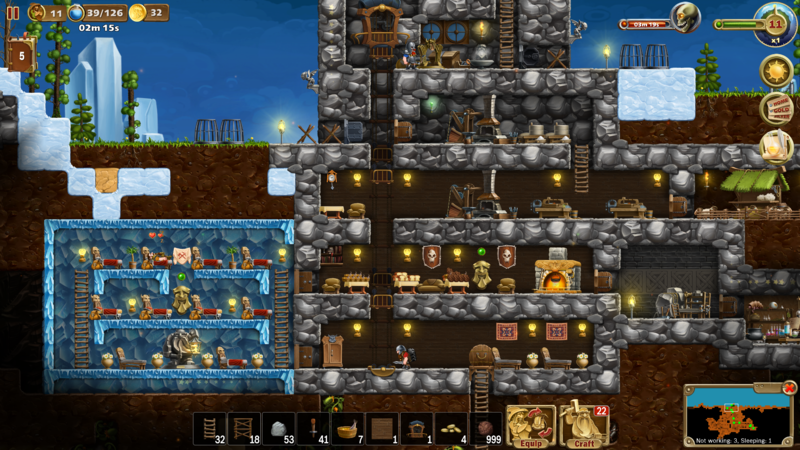Open the scroll and quill button

775,146
